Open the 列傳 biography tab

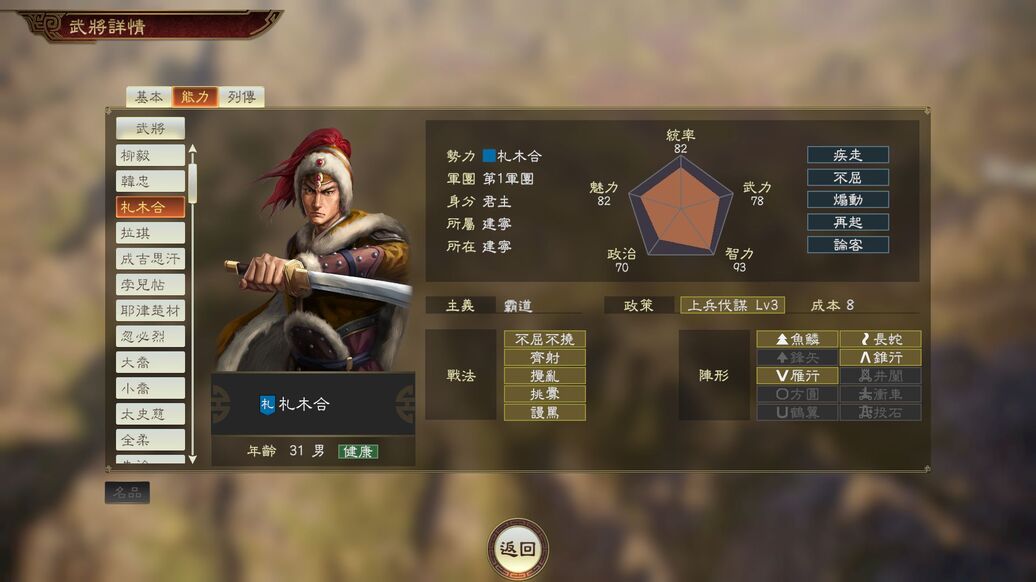click(x=241, y=97)
